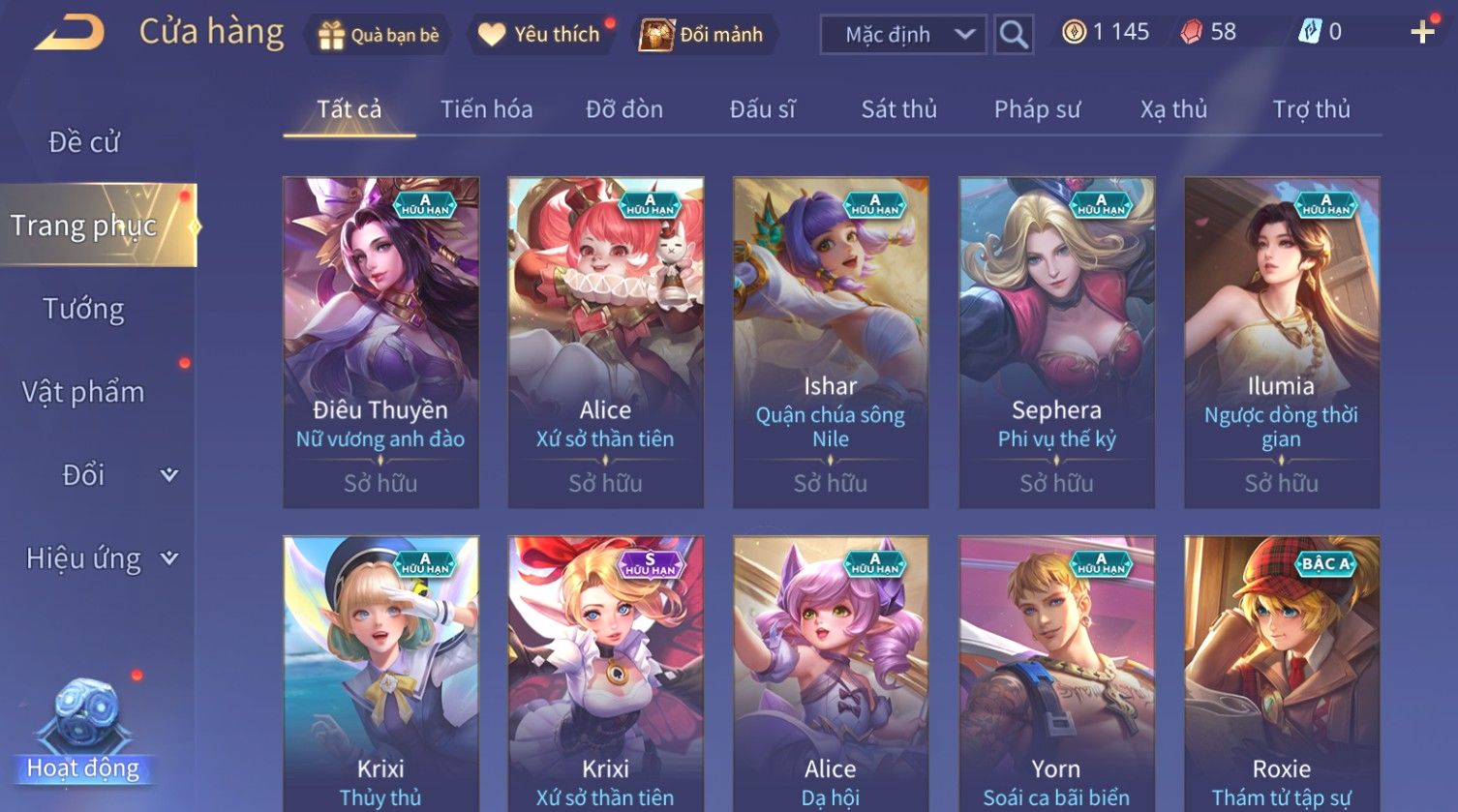Open the Tướng heroes section
The width and height of the screenshot is (1458, 812).
point(84,309)
